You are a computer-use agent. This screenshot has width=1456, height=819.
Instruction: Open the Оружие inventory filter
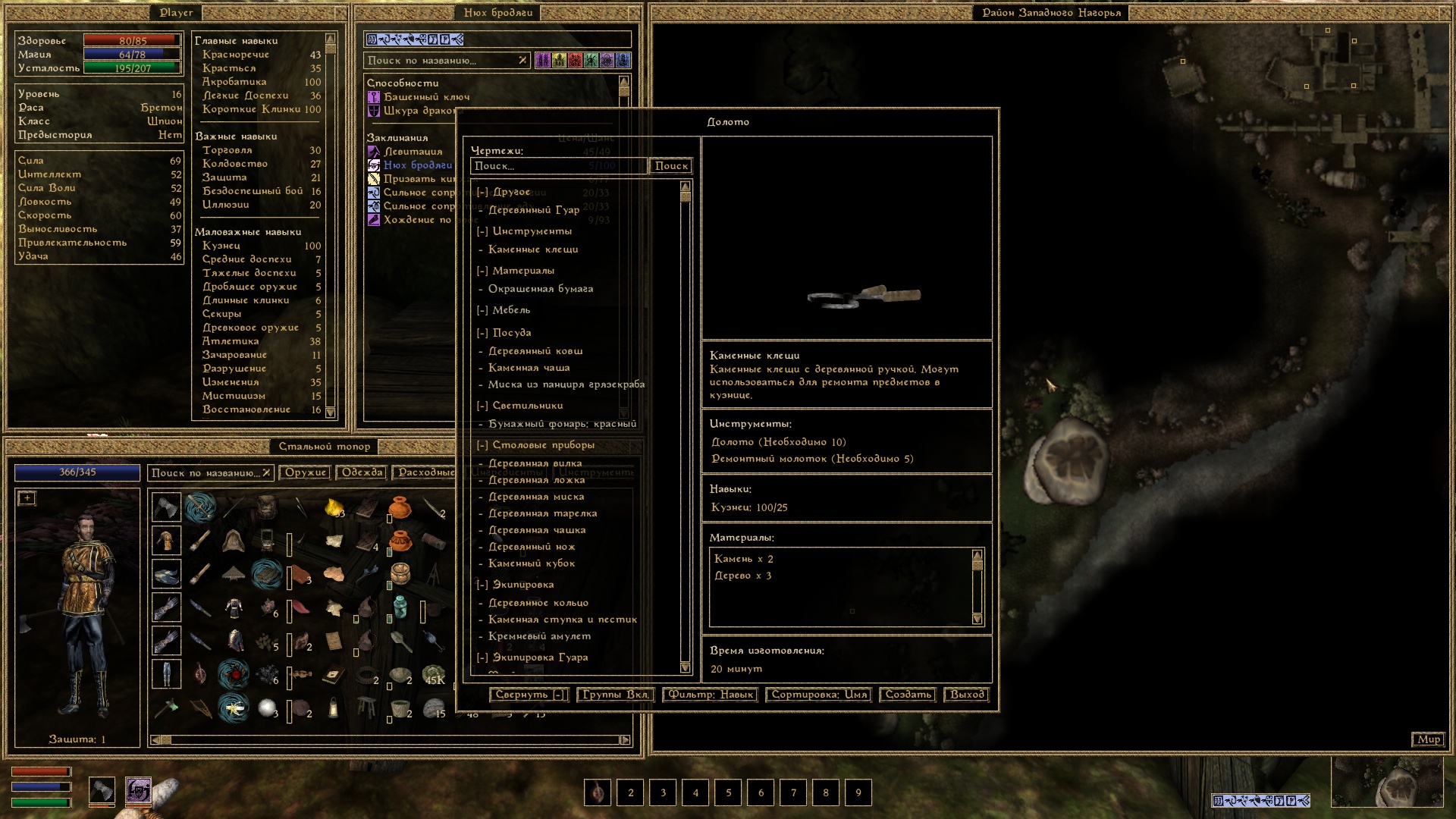pos(306,472)
